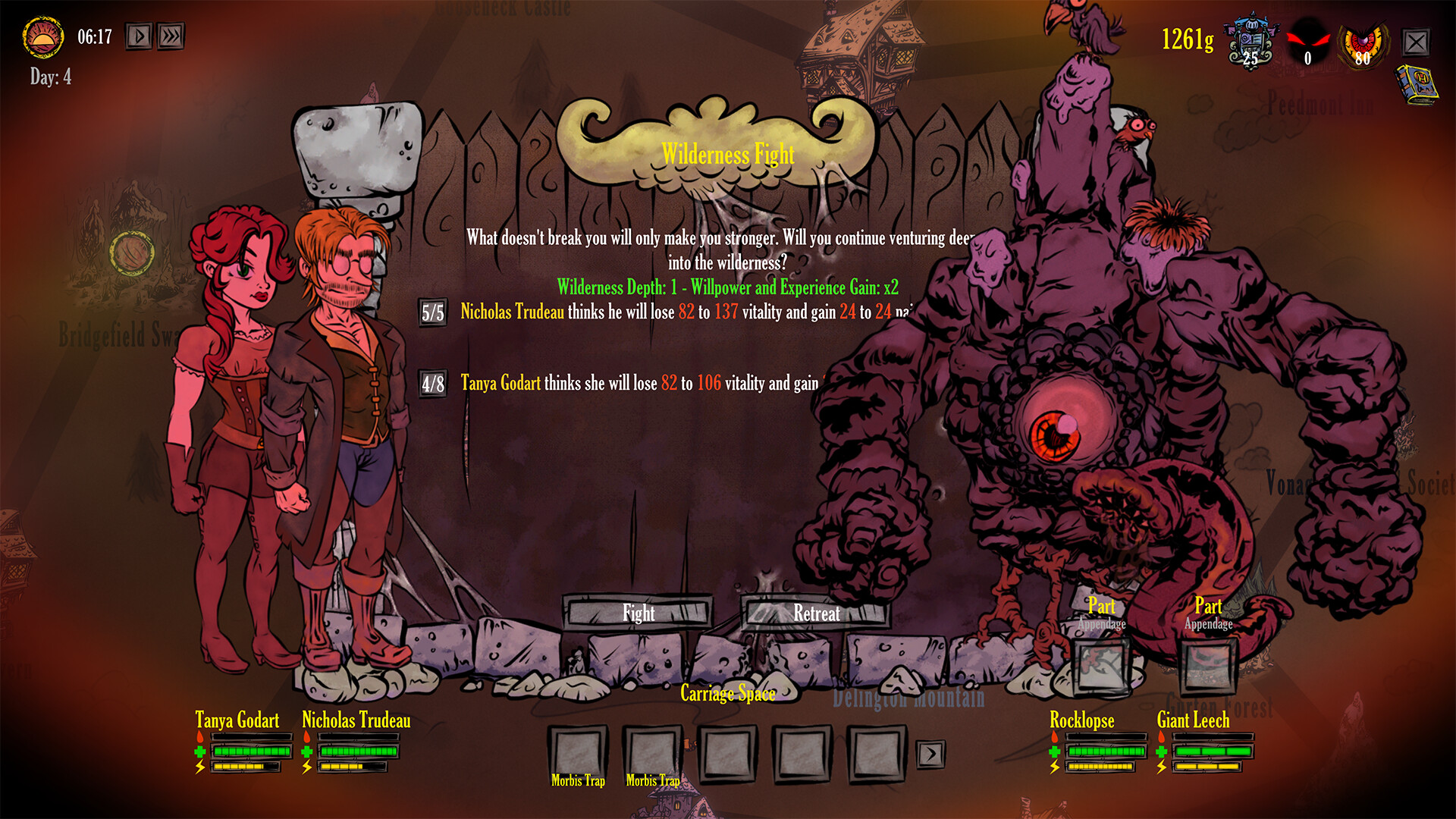Click the owl emblem showing 80
1456x819 pixels.
click(1363, 43)
